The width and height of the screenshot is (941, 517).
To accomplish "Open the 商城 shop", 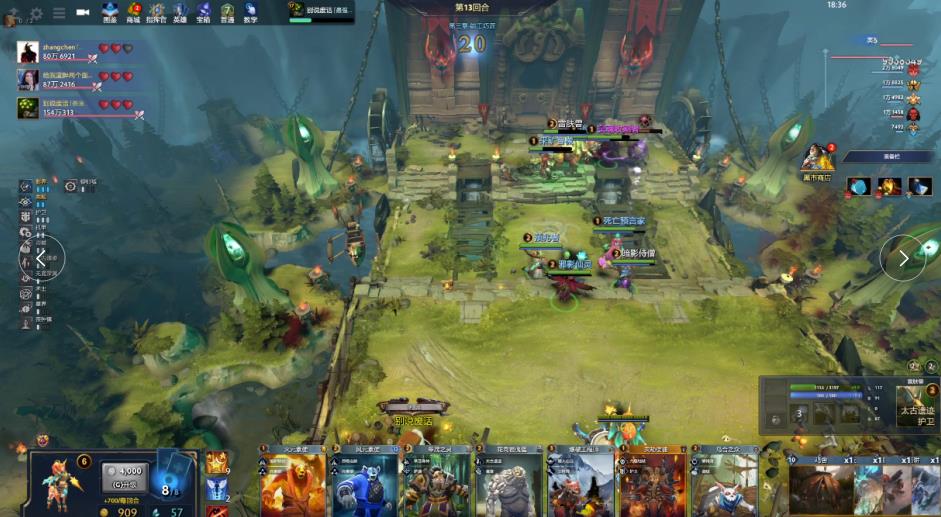I will pyautogui.click(x=134, y=12).
